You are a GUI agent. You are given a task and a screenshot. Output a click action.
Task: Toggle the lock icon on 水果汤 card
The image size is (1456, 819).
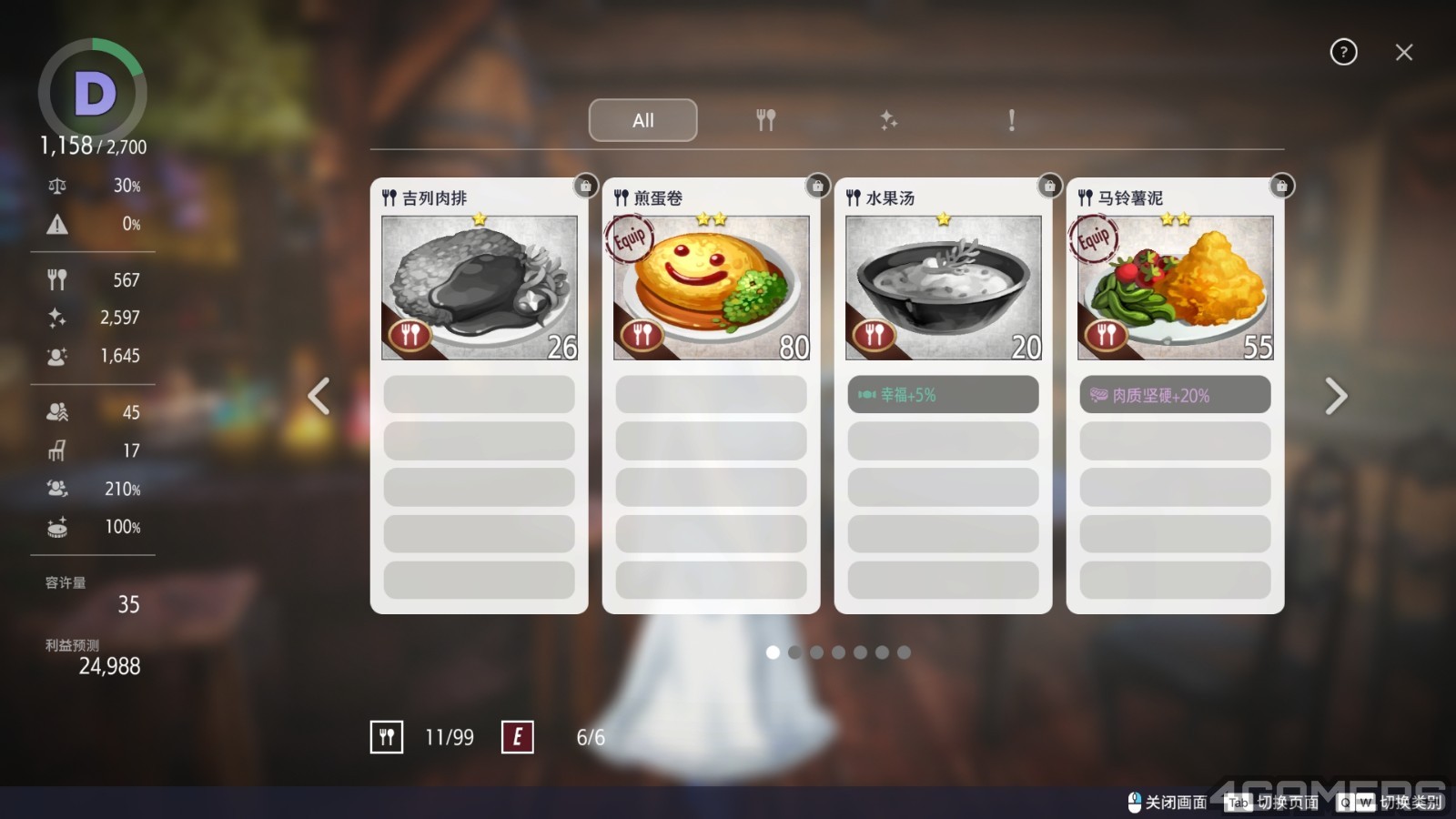(1049, 187)
